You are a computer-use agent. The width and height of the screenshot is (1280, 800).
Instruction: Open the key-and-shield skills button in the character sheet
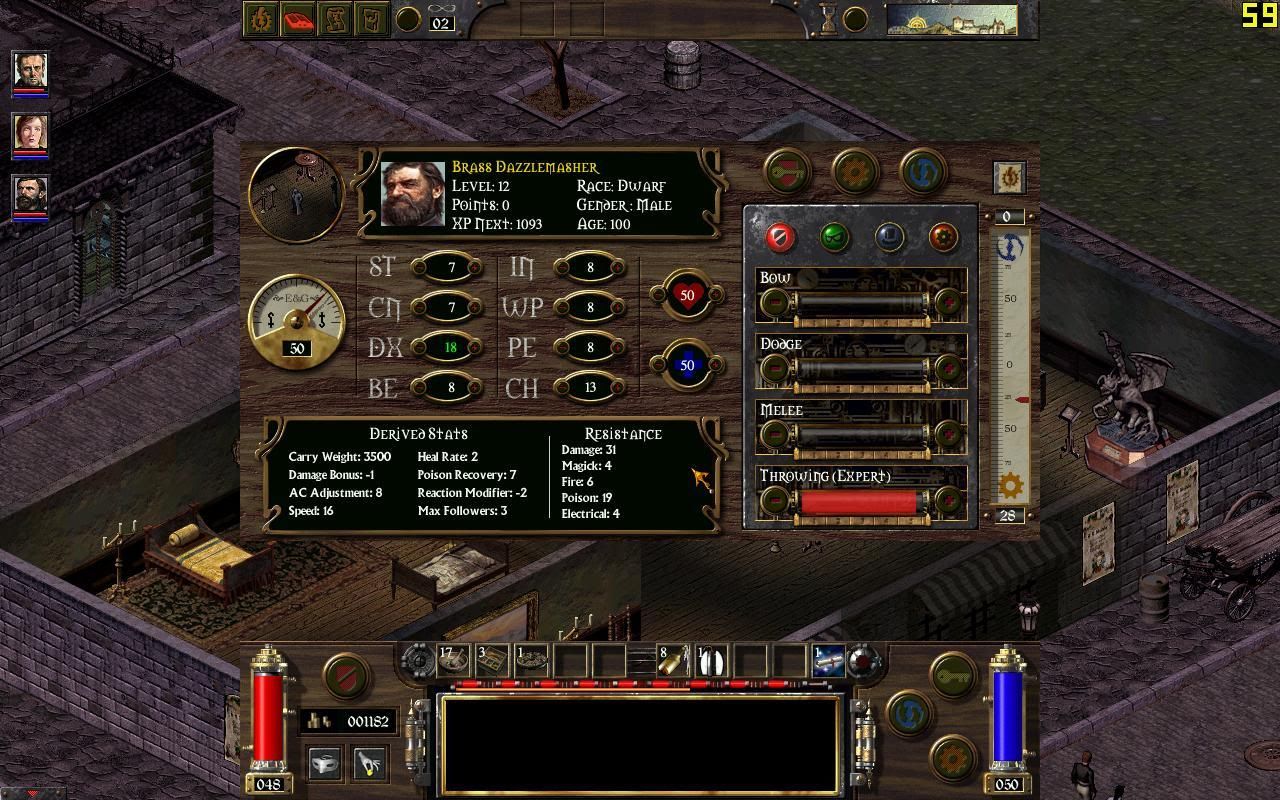pyautogui.click(x=788, y=171)
